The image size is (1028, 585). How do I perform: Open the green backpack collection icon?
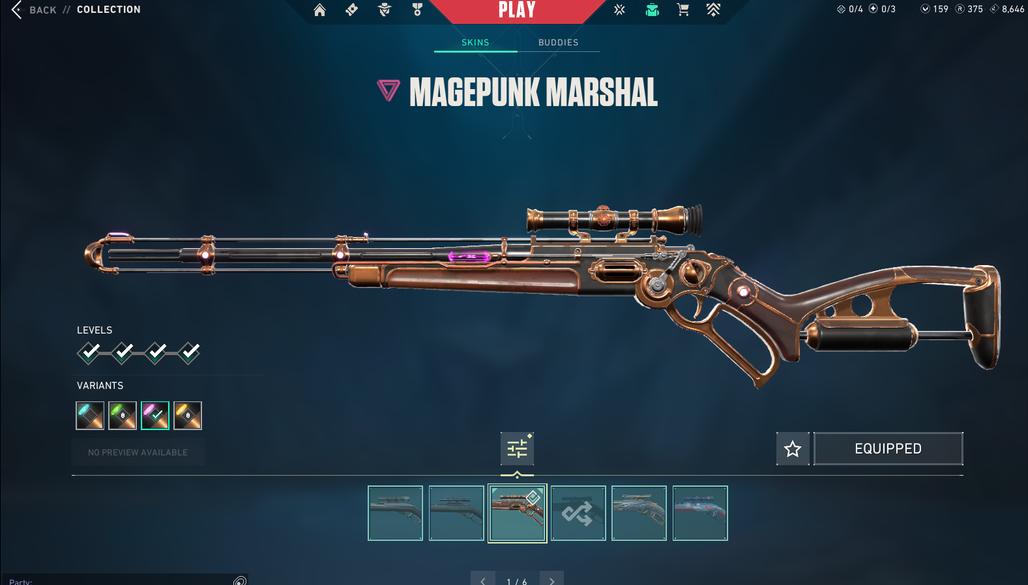point(652,10)
